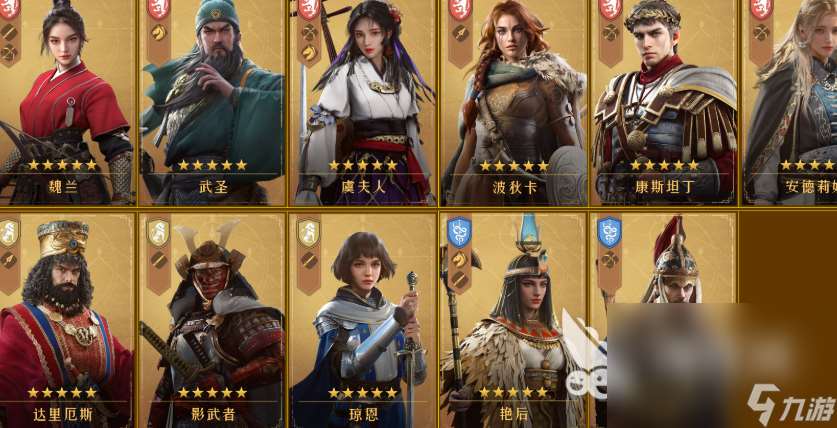Screen dimensions: 837x428
Task: Choose the 安德莉娅 hero card
Action: pos(792,100)
